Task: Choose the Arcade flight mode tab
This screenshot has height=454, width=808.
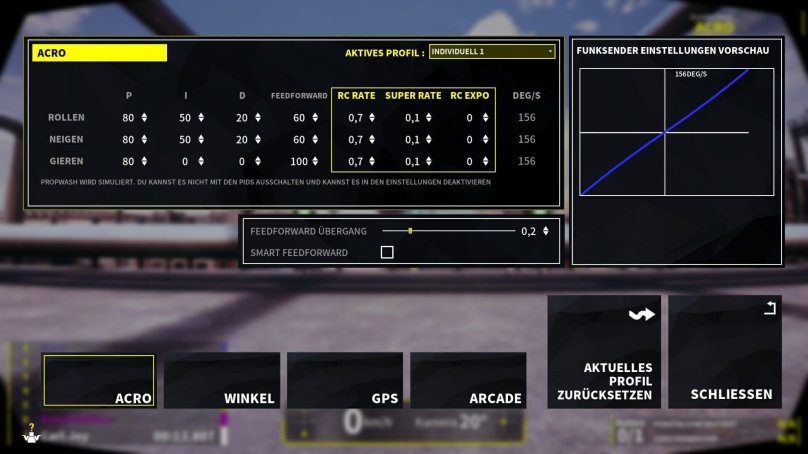Action: [x=468, y=381]
